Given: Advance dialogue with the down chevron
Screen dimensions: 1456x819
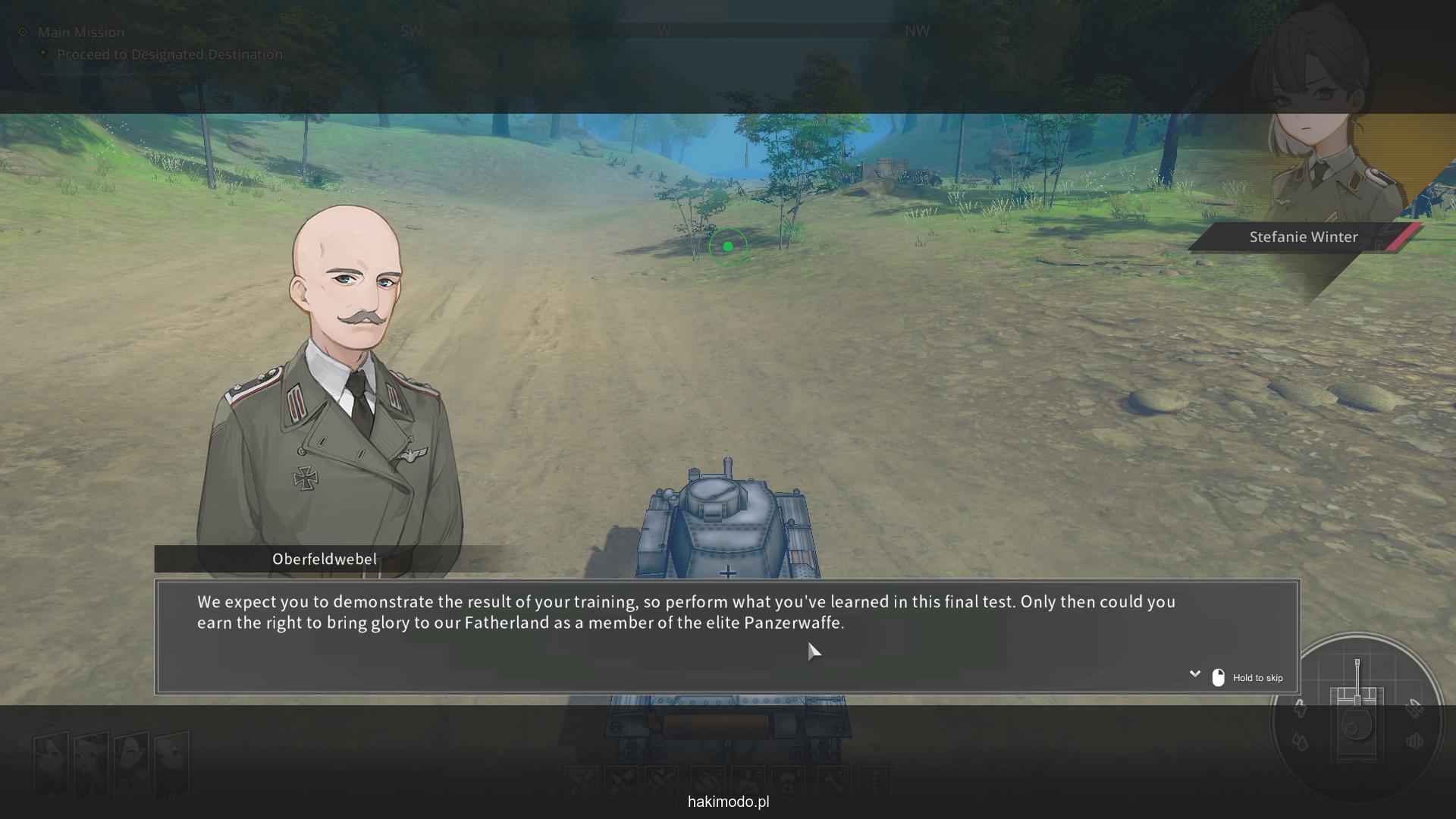Looking at the screenshot, I should tap(1194, 673).
